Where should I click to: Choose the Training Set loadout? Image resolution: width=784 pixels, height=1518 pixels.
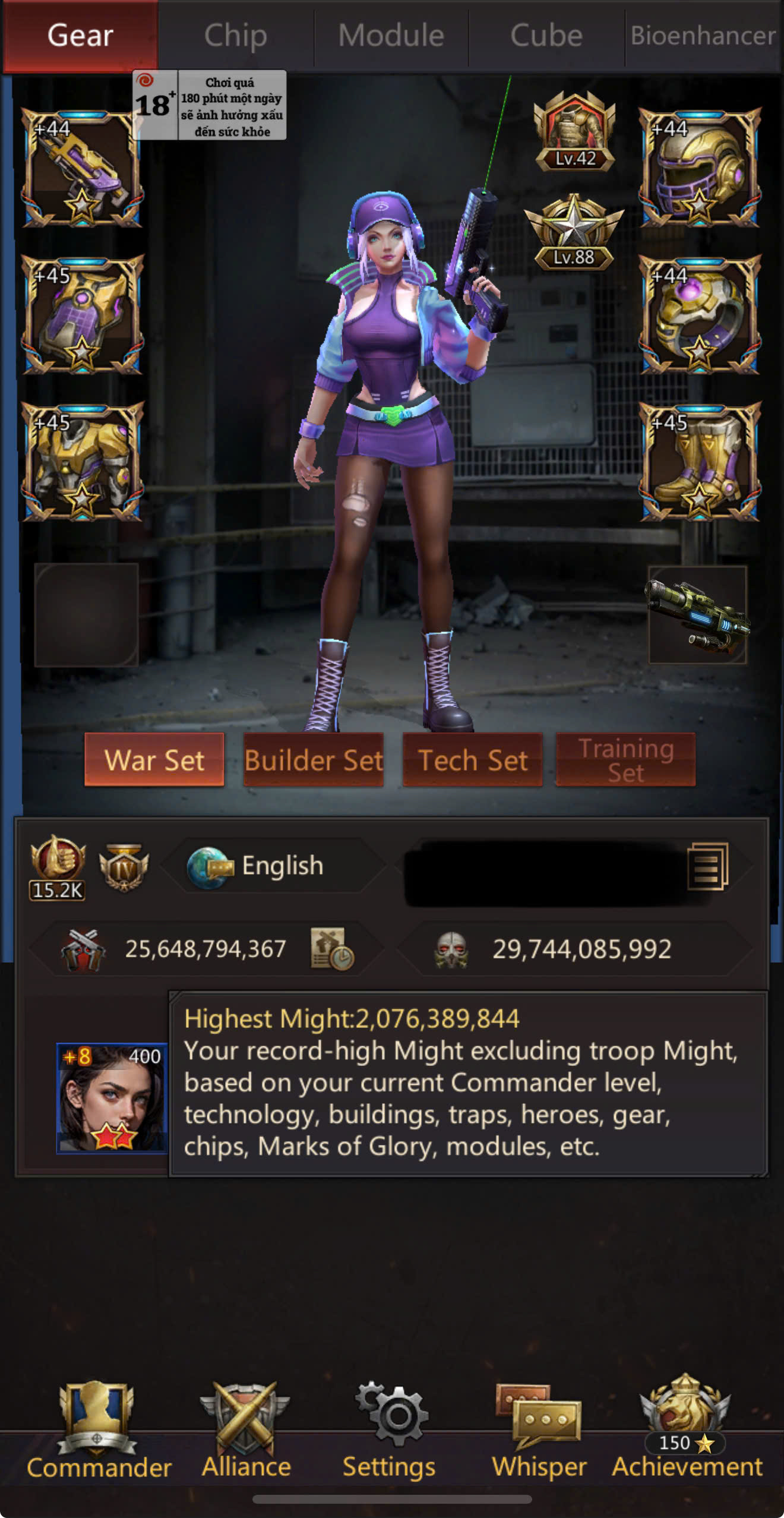pos(625,760)
